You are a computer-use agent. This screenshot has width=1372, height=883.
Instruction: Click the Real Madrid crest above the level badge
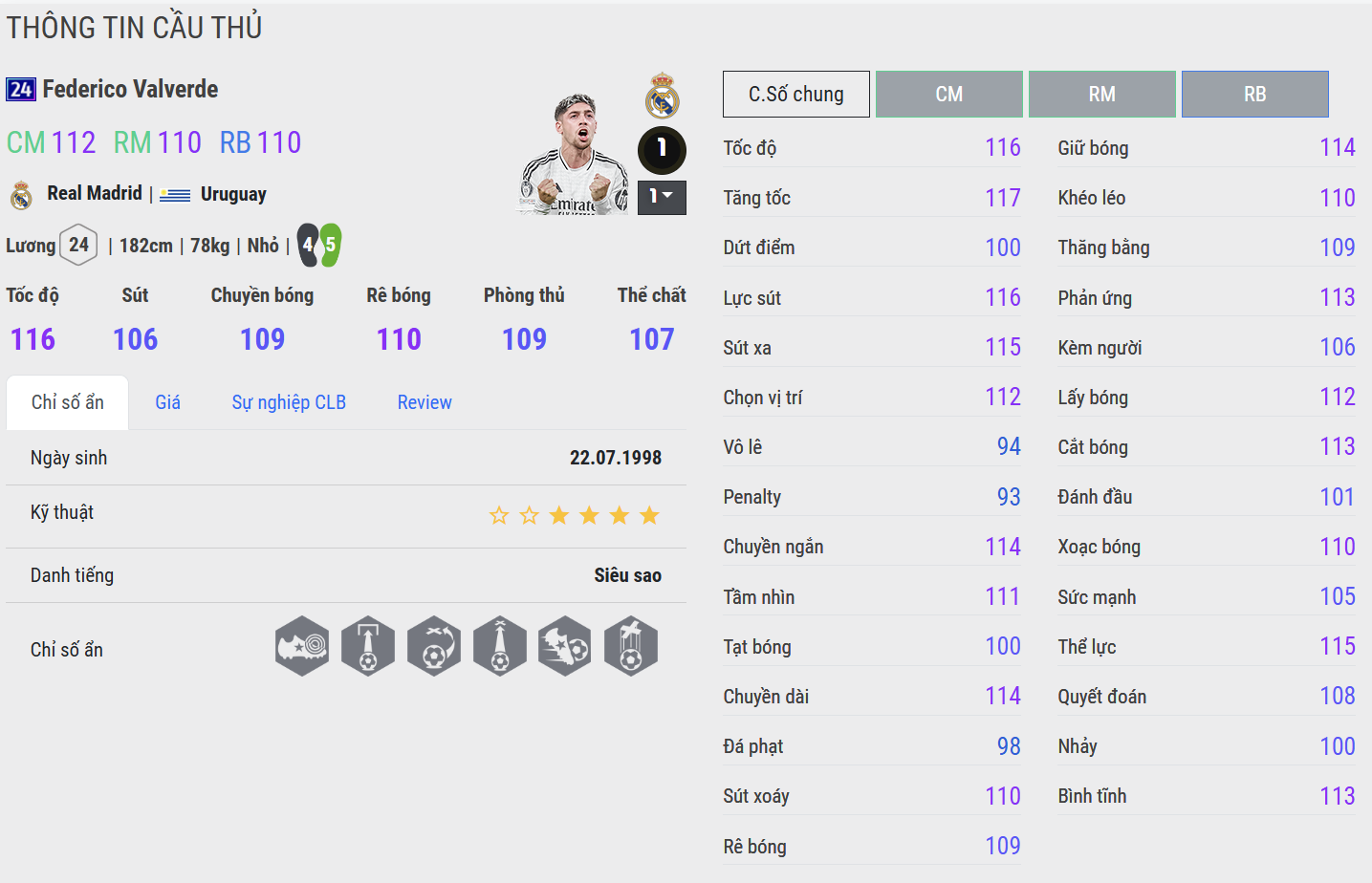(662, 95)
